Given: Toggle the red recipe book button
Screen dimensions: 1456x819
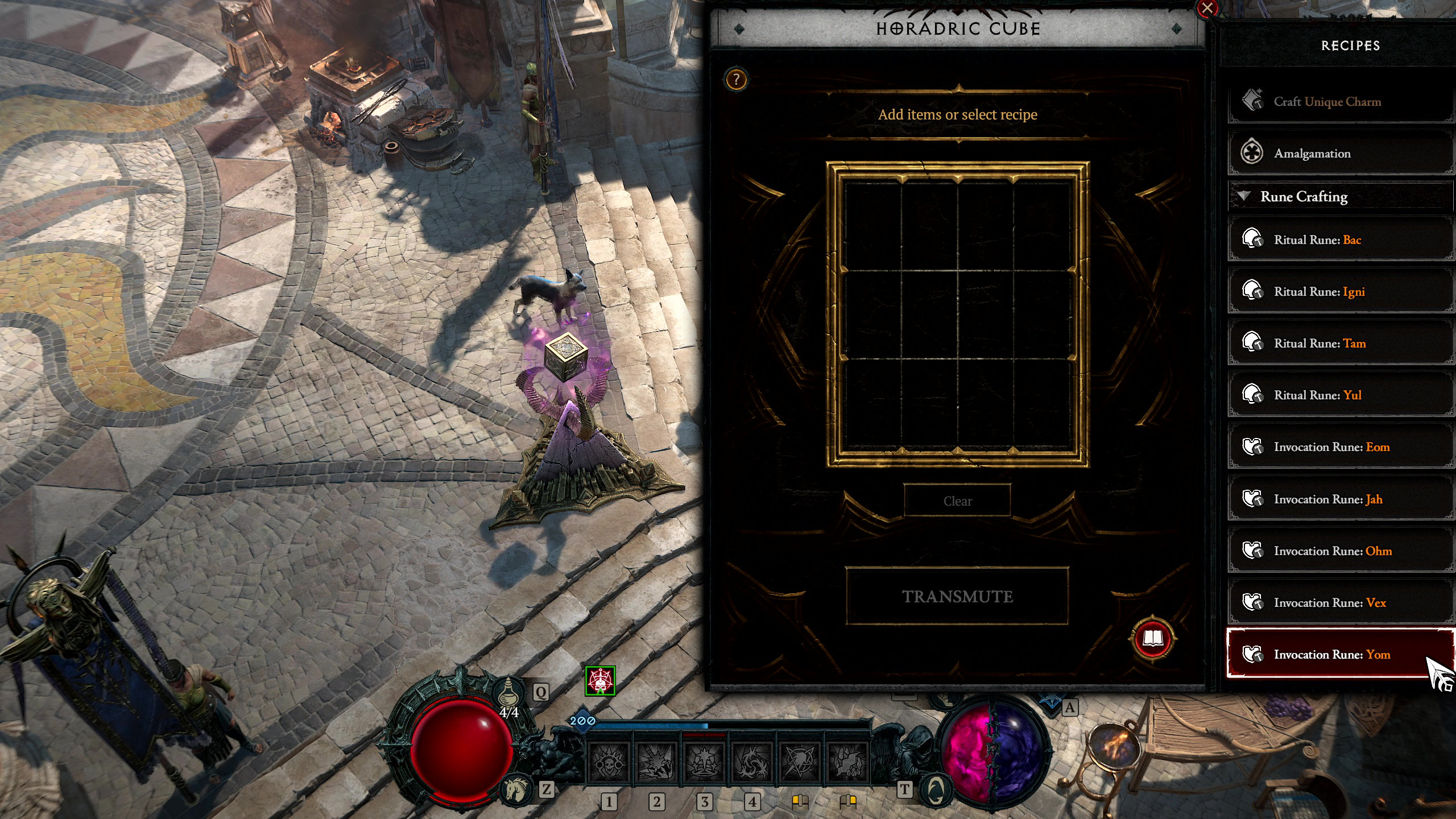Looking at the screenshot, I should (x=1152, y=639).
